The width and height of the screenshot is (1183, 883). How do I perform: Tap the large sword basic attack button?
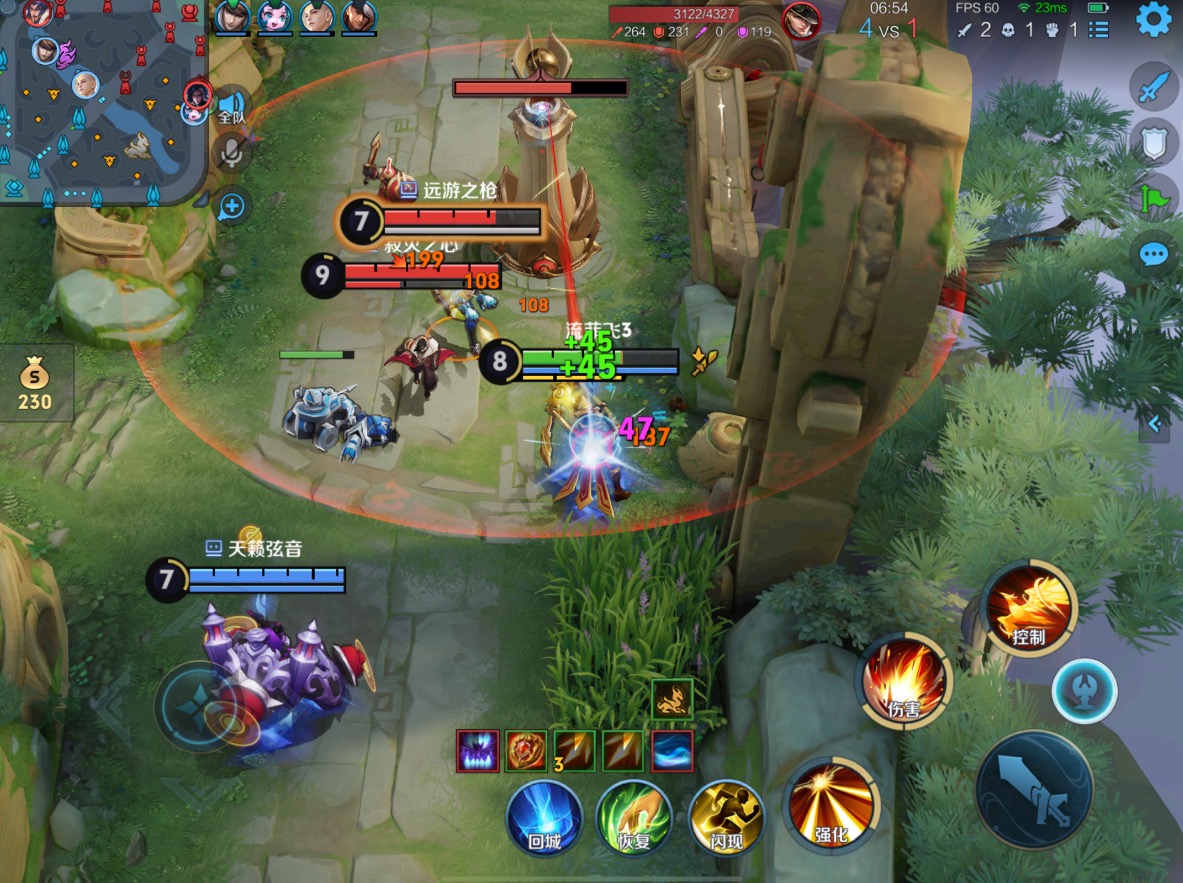1034,790
